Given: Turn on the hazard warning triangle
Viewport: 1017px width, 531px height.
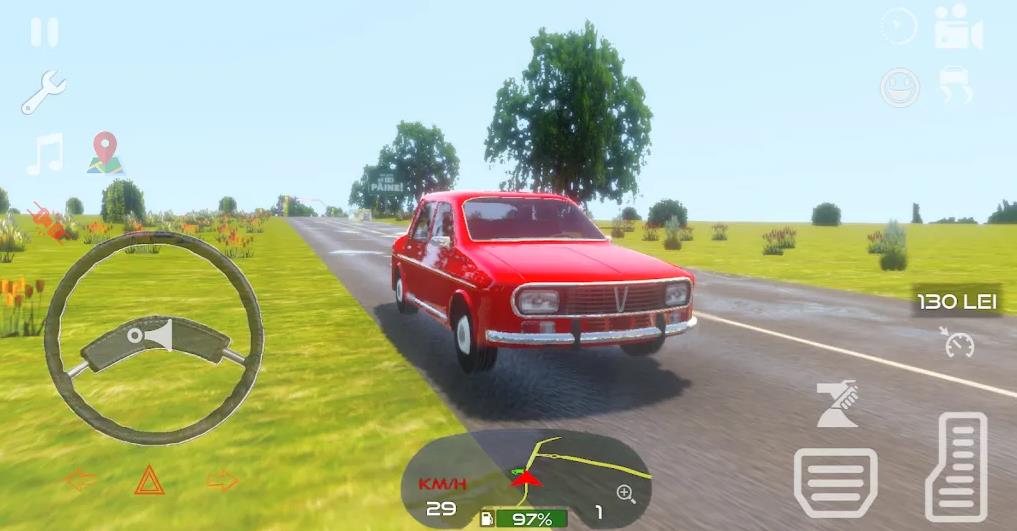Looking at the screenshot, I should coord(150,480).
